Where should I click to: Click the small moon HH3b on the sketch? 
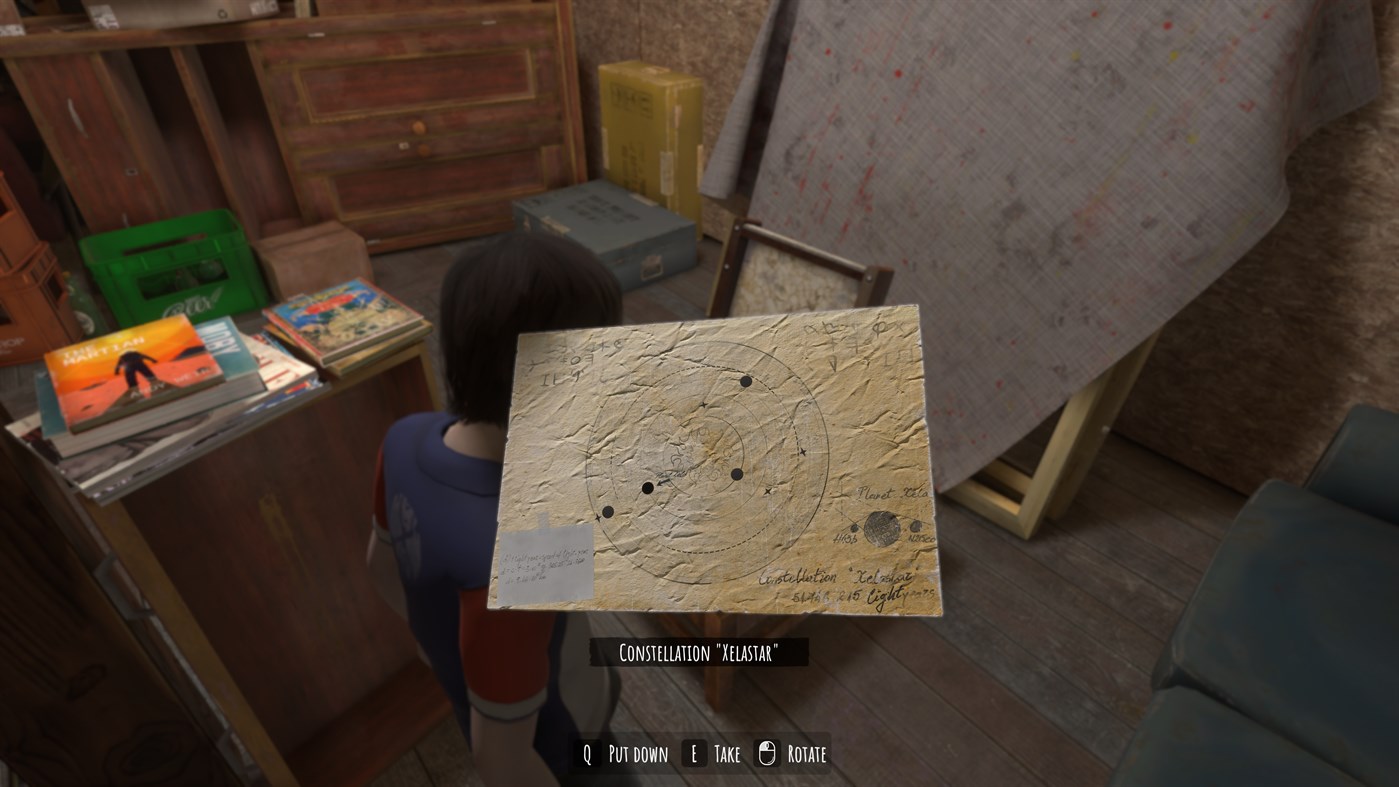(854, 529)
